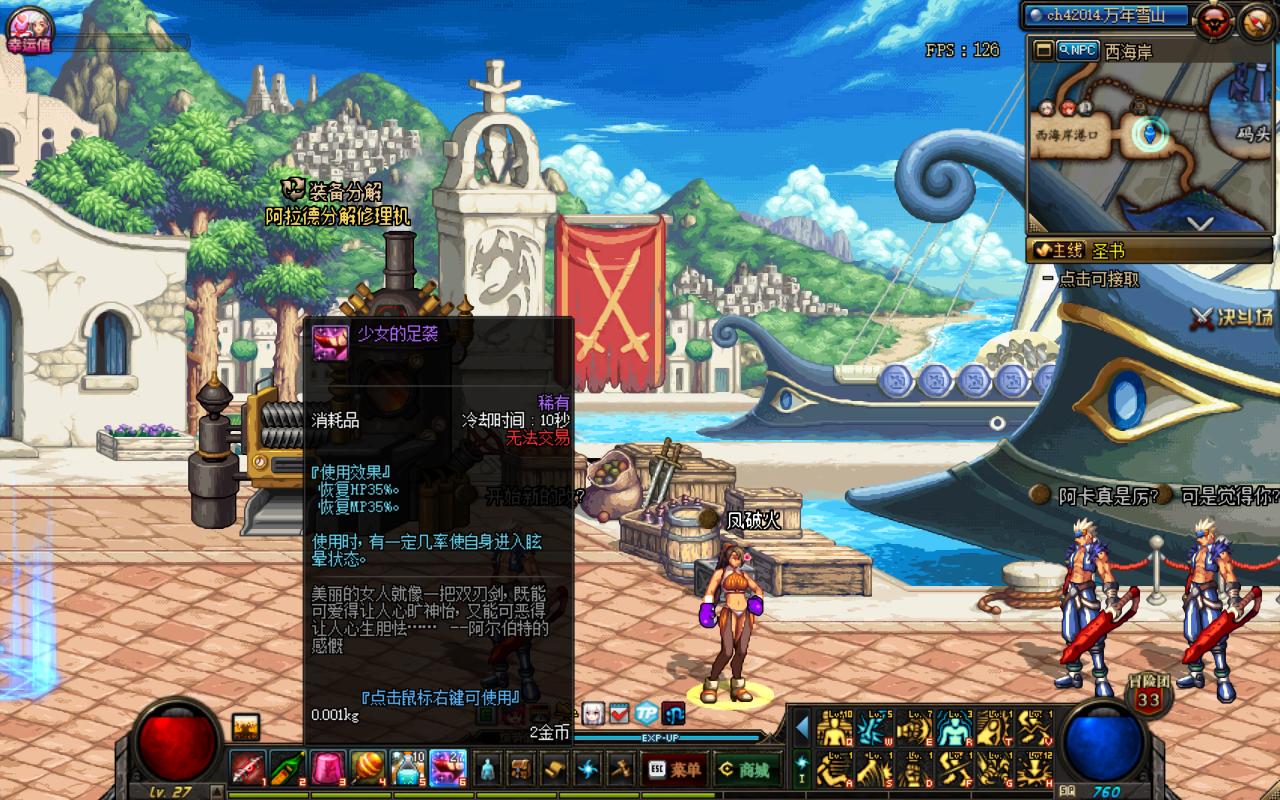Open the hammer icon in the menu bar
Screen dimensions: 1280x800
pyautogui.click(x=623, y=769)
